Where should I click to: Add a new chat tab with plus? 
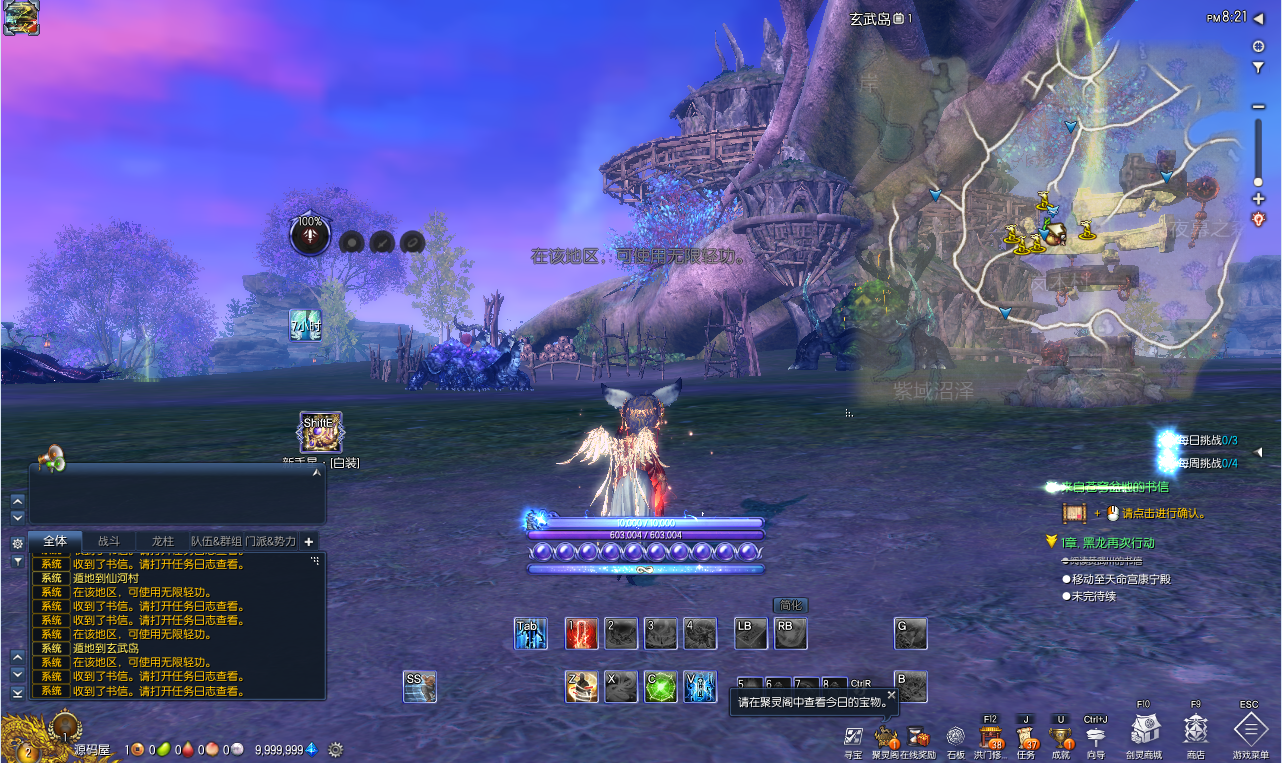309,541
